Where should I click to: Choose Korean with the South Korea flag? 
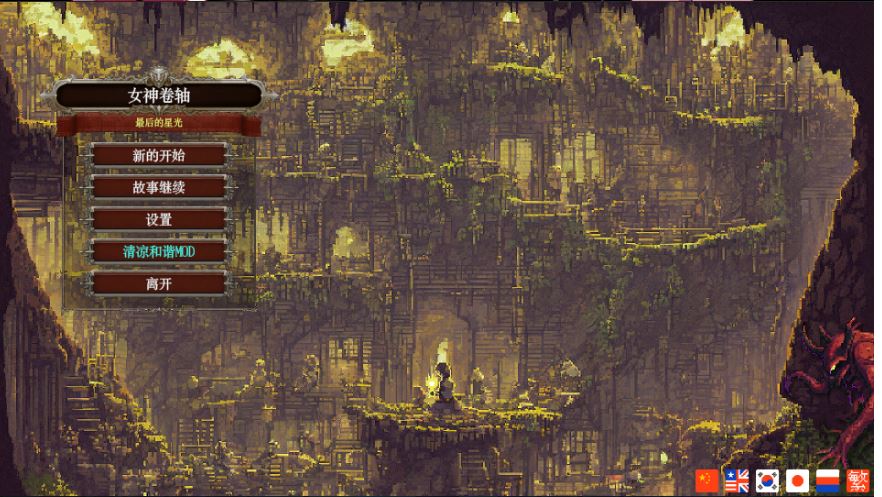[x=767, y=481]
